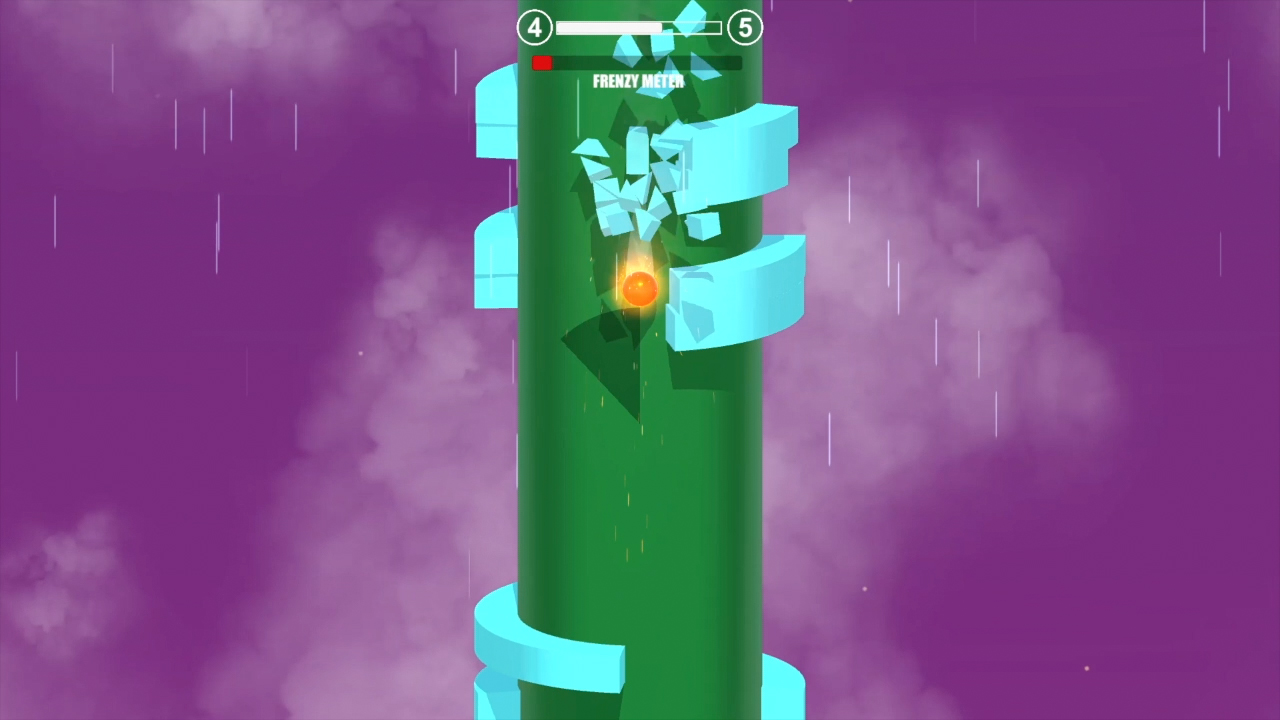Viewport: 1280px width, 720px height.
Task: Click the level 5 circle badge
Action: (747, 28)
